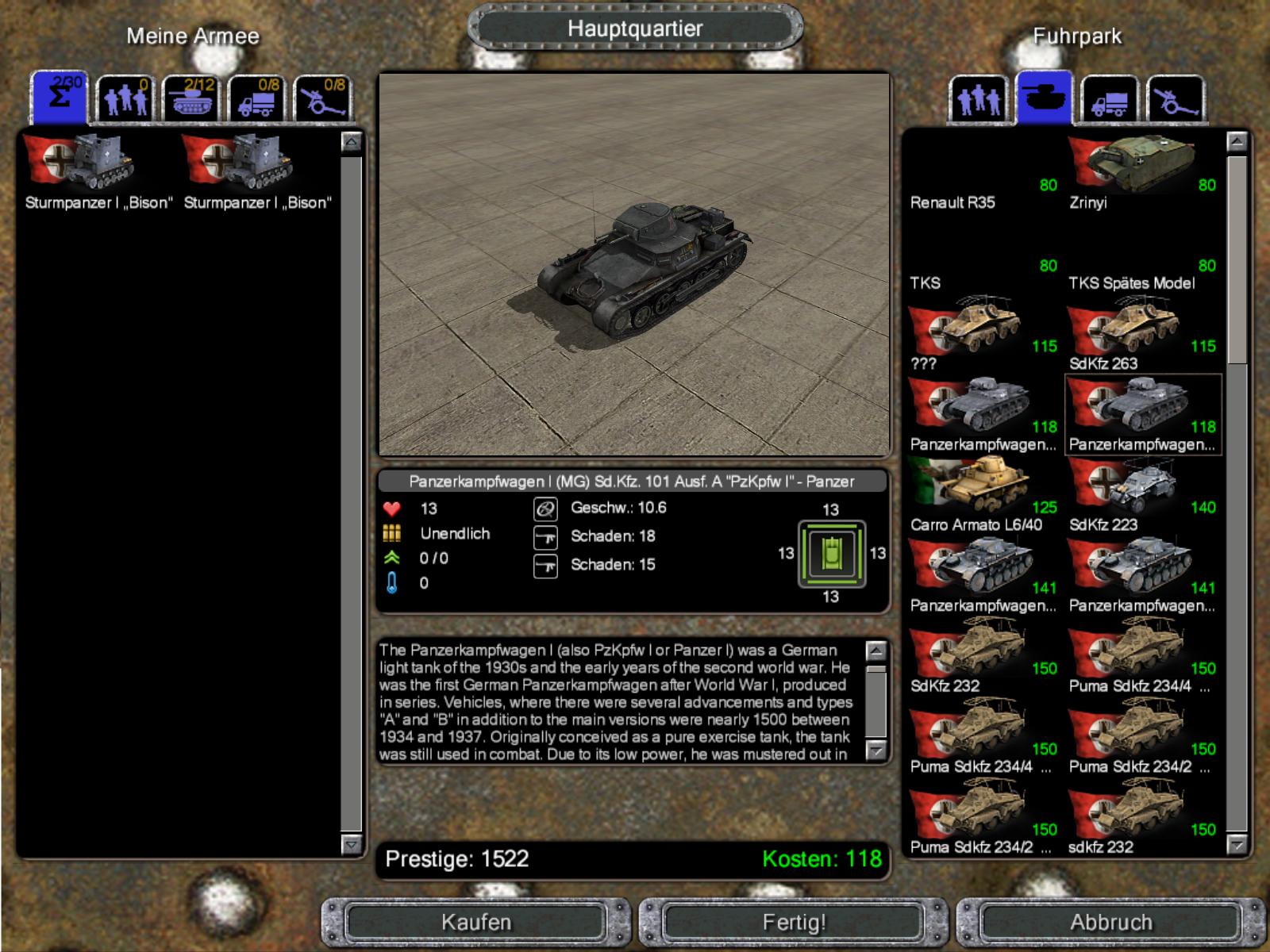Viewport: 1270px width, 952px height.
Task: Switch to the Meine Armee sigma total tab
Action: [60, 98]
